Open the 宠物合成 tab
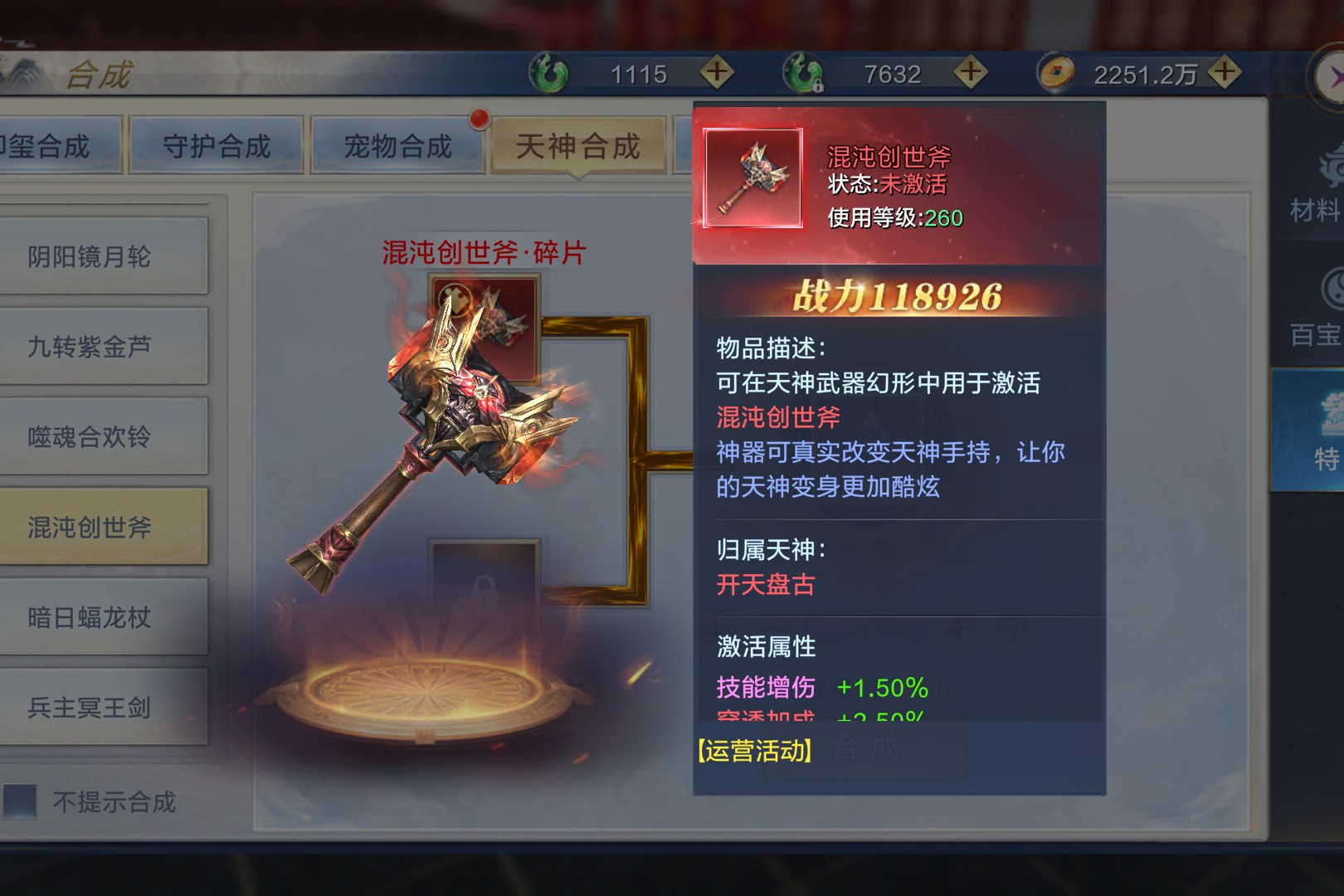Viewport: 1344px width, 896px height. [397, 147]
